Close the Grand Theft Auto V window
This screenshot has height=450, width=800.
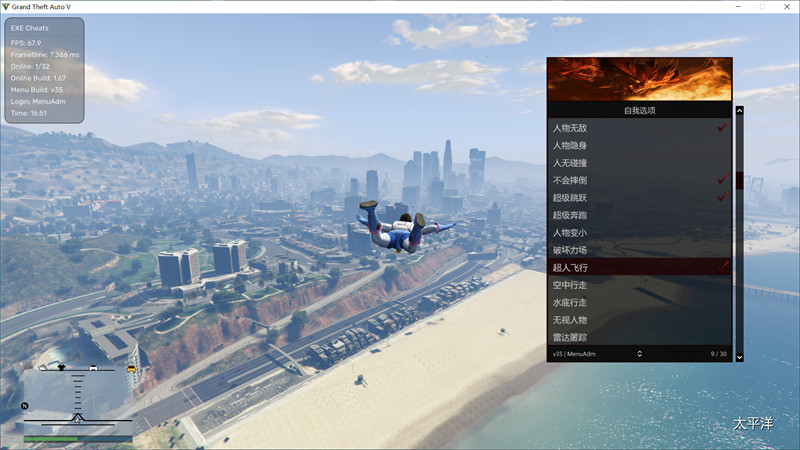787,6
